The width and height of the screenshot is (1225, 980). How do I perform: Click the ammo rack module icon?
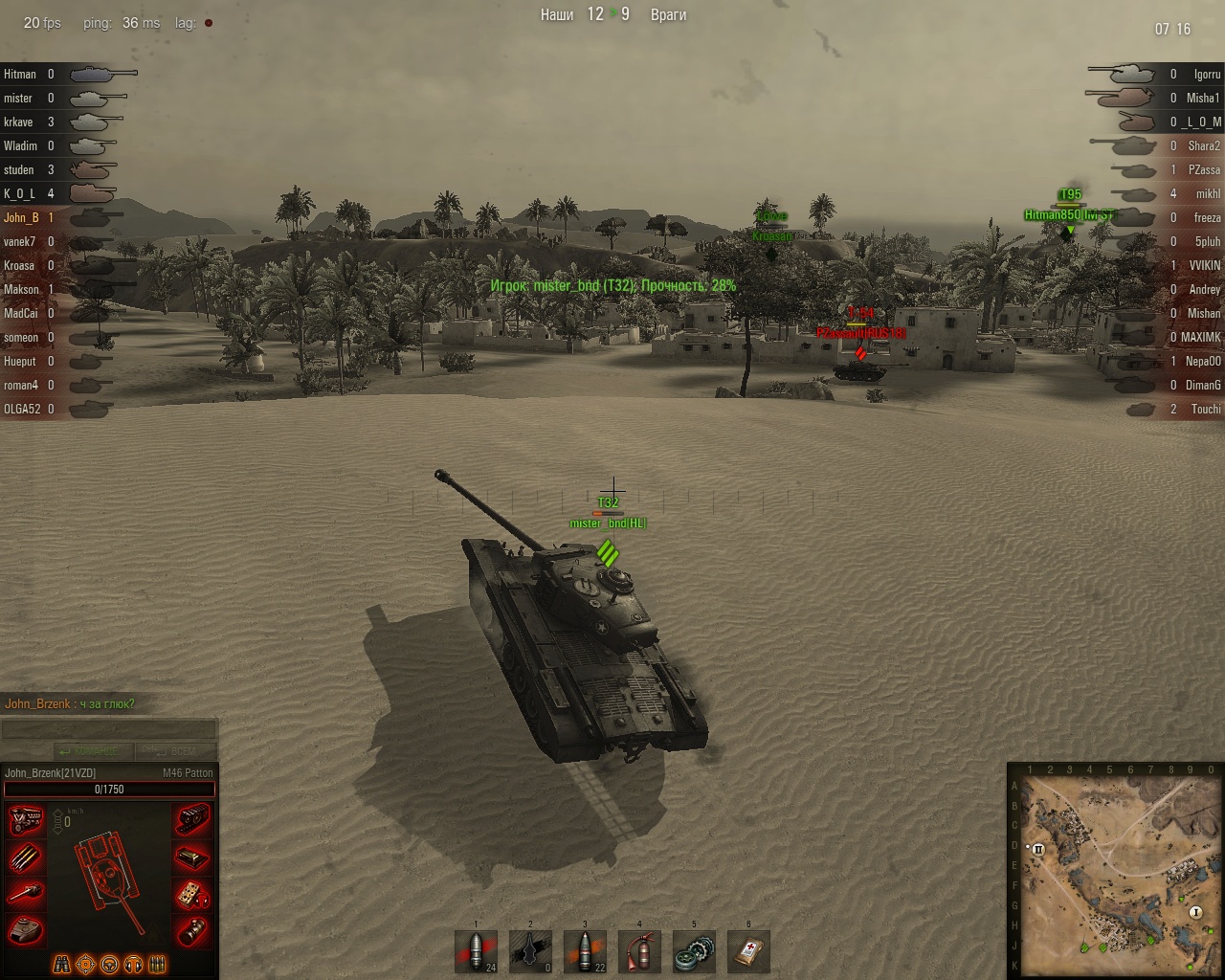coord(26,857)
